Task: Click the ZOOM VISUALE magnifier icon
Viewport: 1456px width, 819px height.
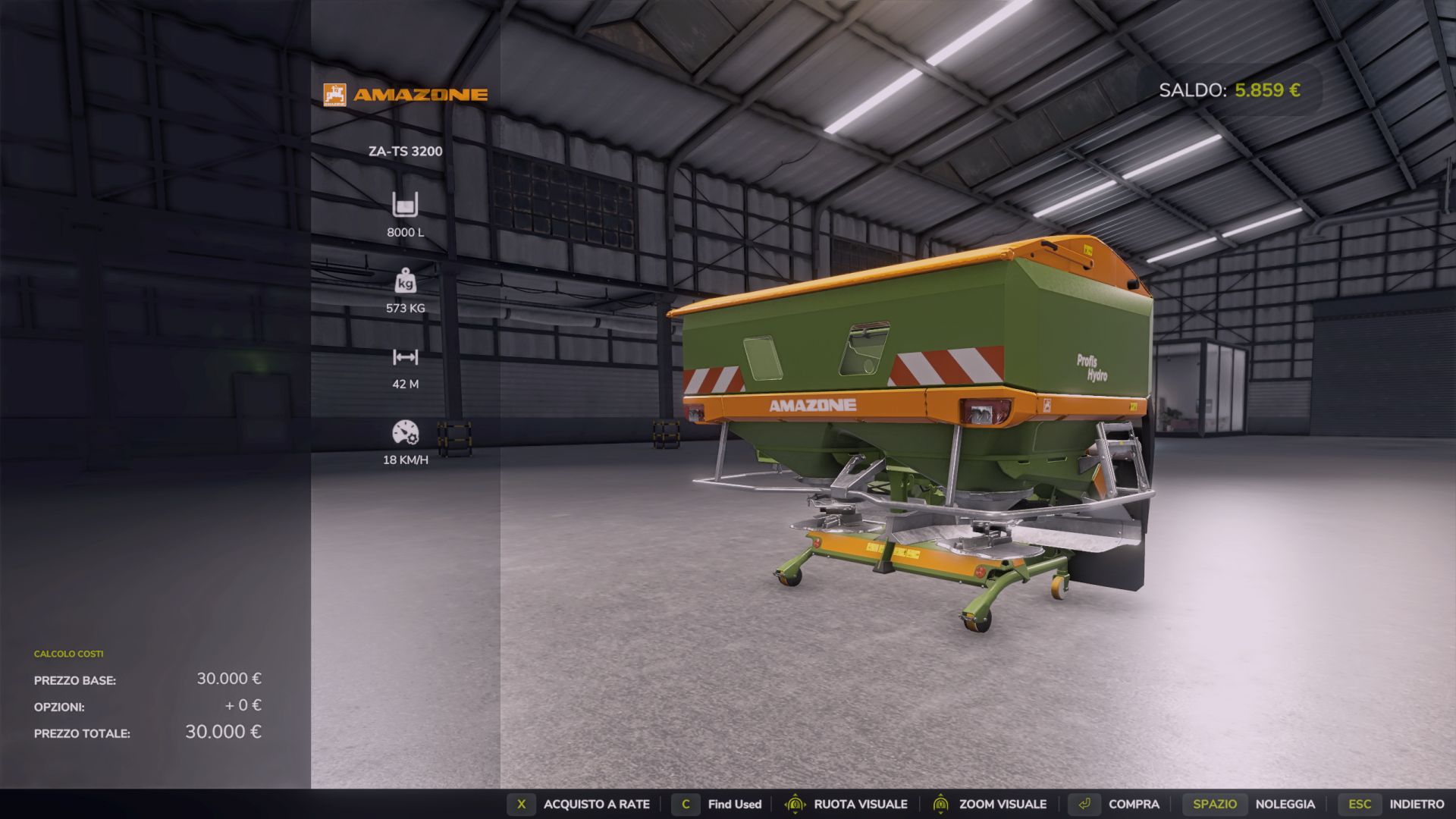Action: (940, 804)
